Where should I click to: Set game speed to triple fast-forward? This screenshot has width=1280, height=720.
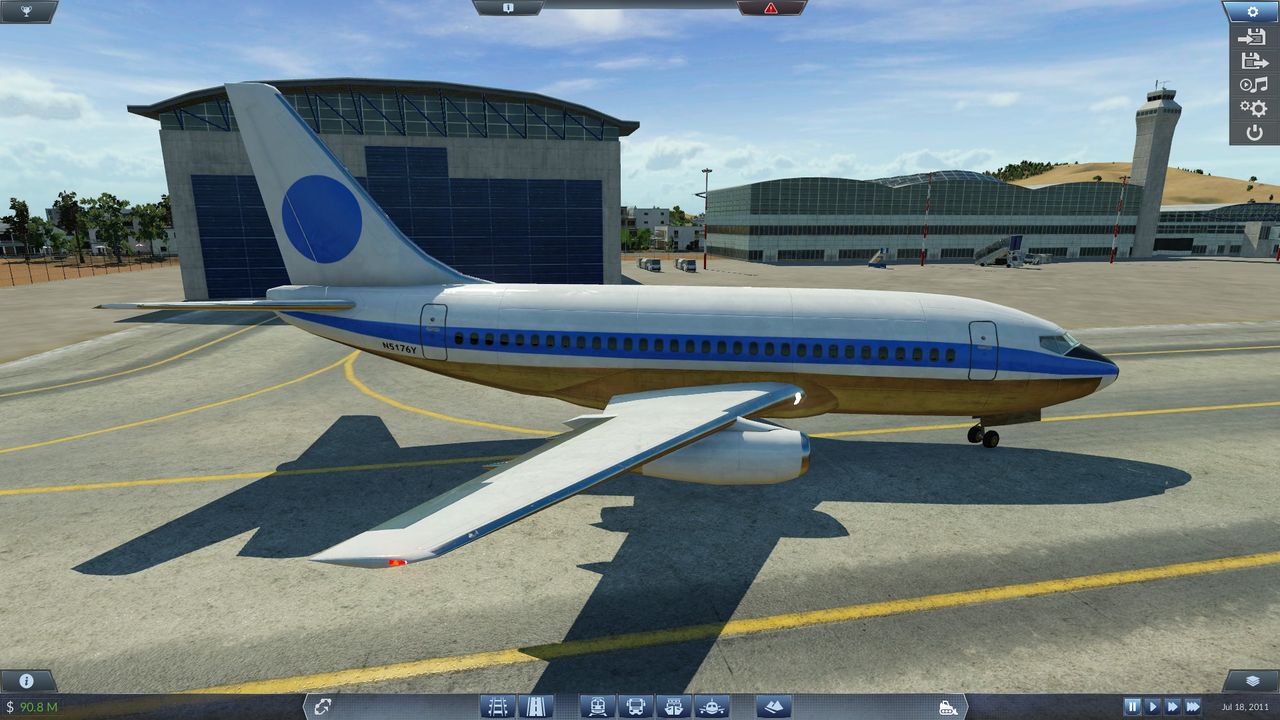[x=1192, y=707]
